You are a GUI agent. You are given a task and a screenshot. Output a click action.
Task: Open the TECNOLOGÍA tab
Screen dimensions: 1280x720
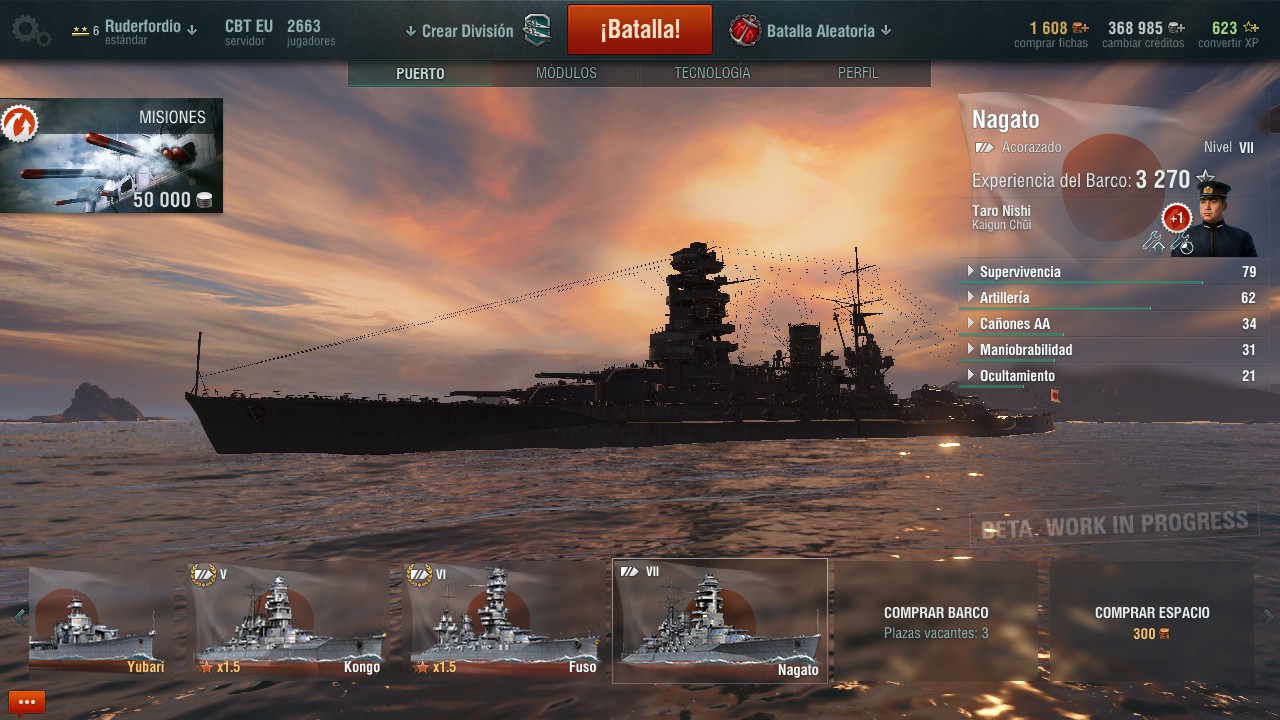tap(711, 73)
